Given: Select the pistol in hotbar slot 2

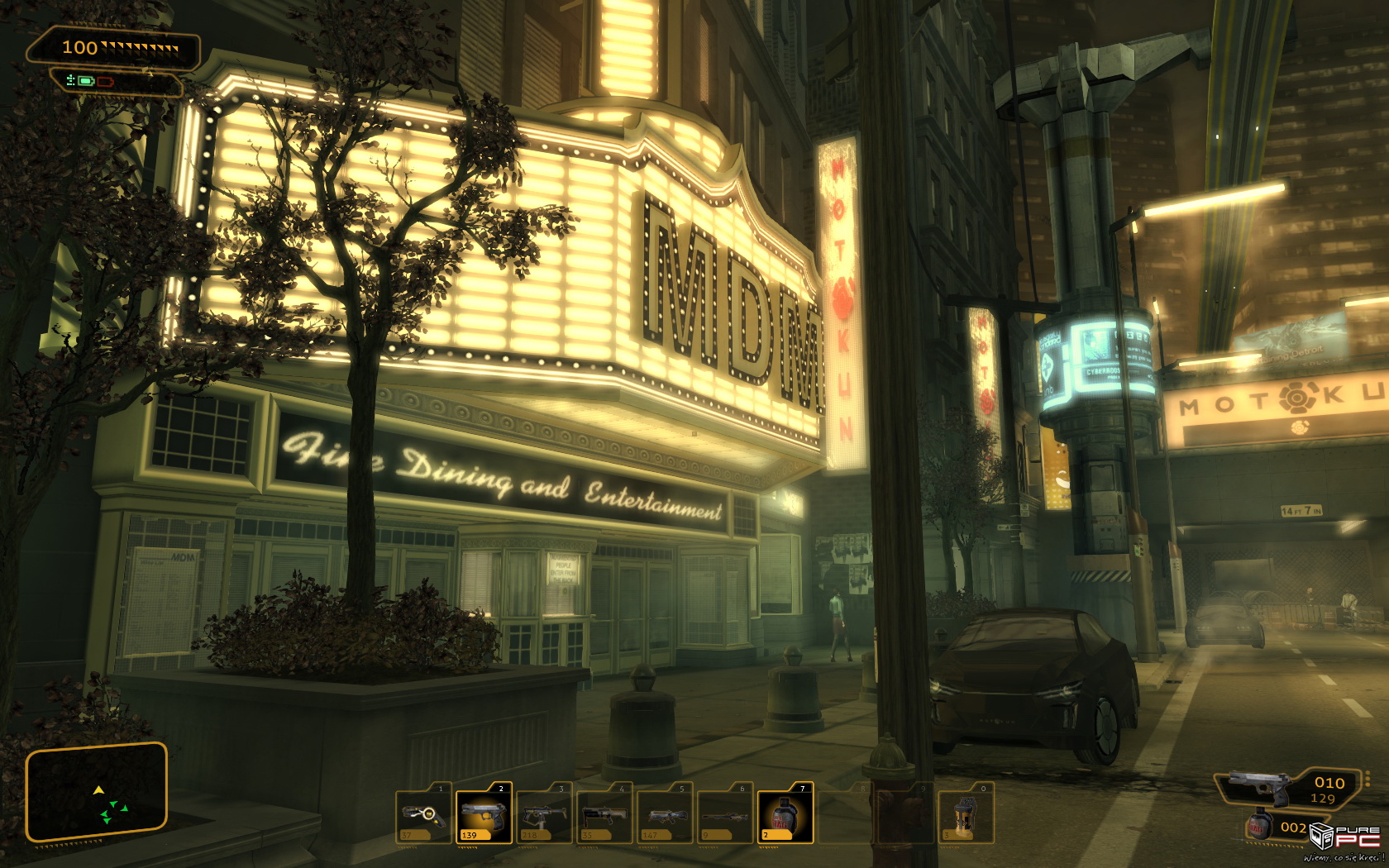Looking at the screenshot, I should [484, 815].
